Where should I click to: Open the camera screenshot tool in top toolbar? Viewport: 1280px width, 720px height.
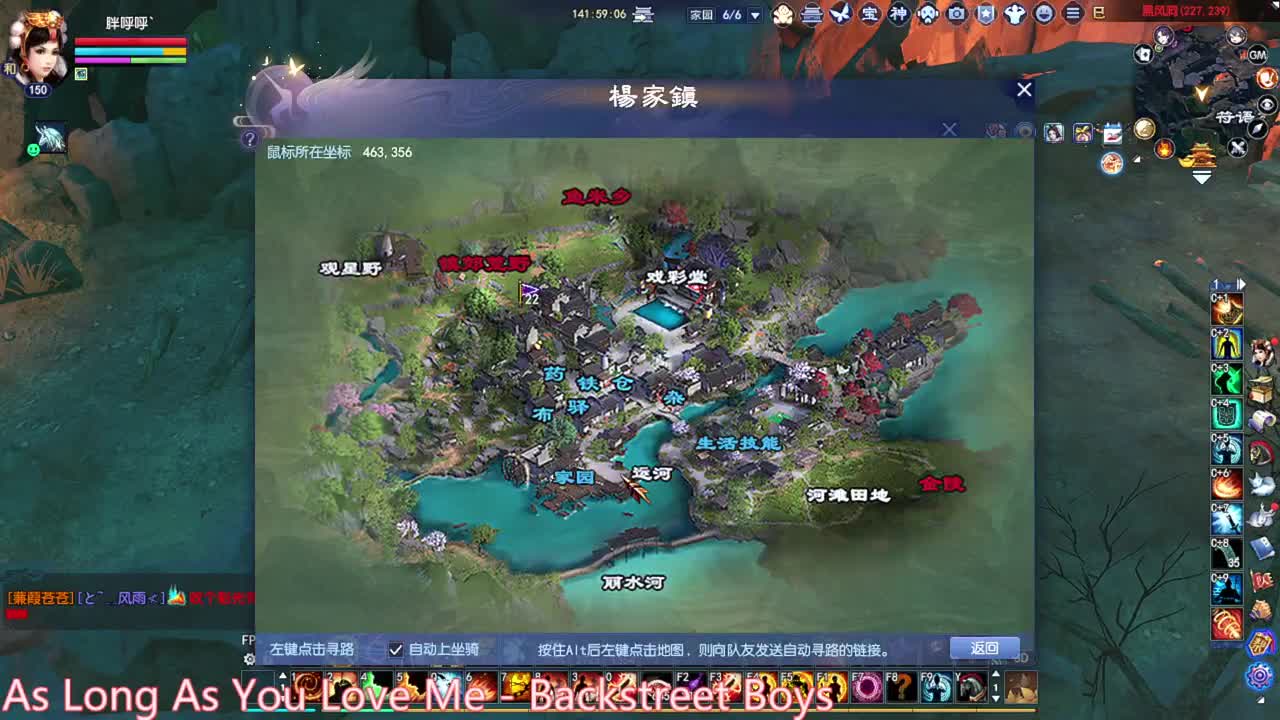956,14
